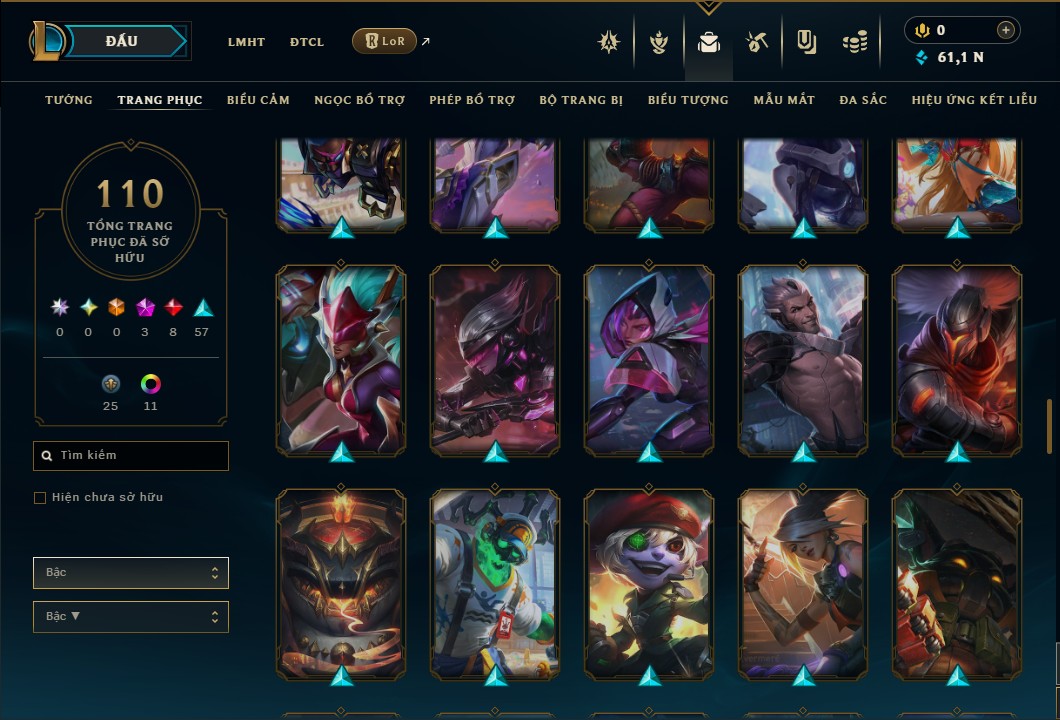The height and width of the screenshot is (720, 1060).
Task: Add RP with the plus button
Action: 1006,30
